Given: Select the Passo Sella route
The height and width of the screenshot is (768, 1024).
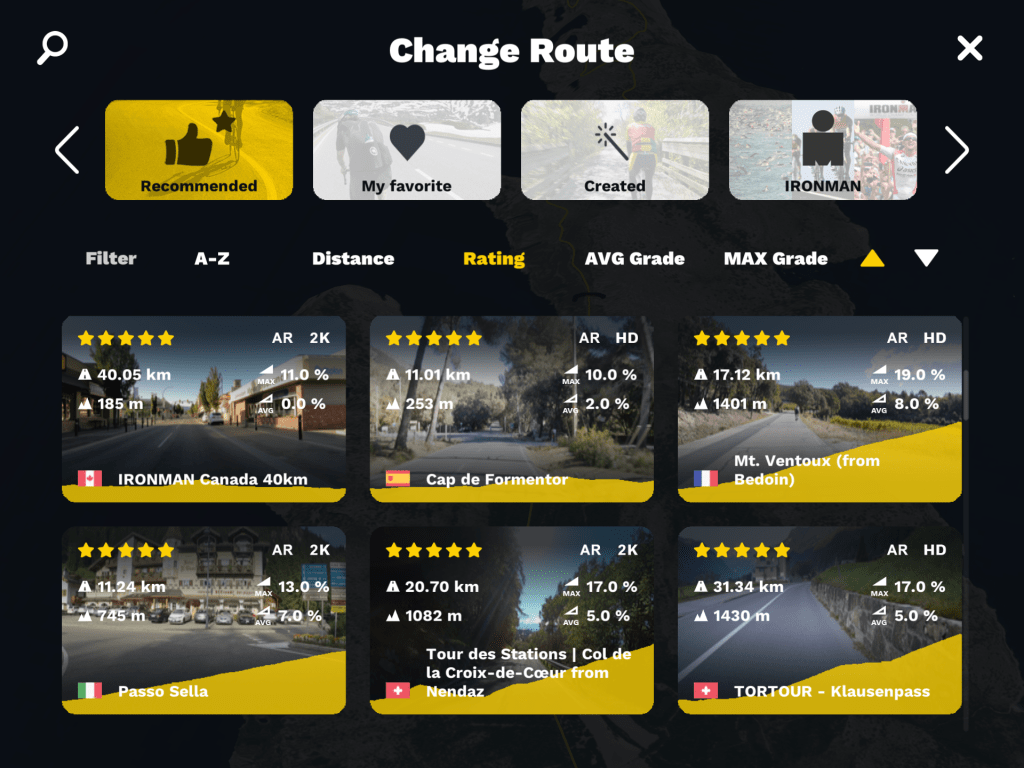Looking at the screenshot, I should 204,621.
